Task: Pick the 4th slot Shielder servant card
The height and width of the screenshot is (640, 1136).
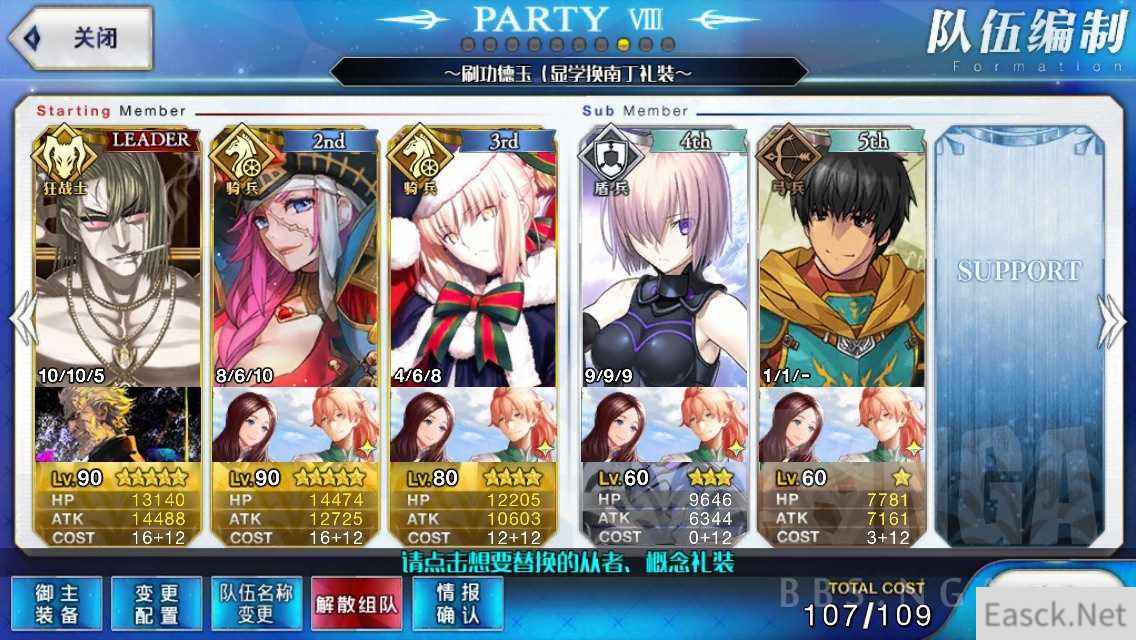Action: (x=664, y=260)
